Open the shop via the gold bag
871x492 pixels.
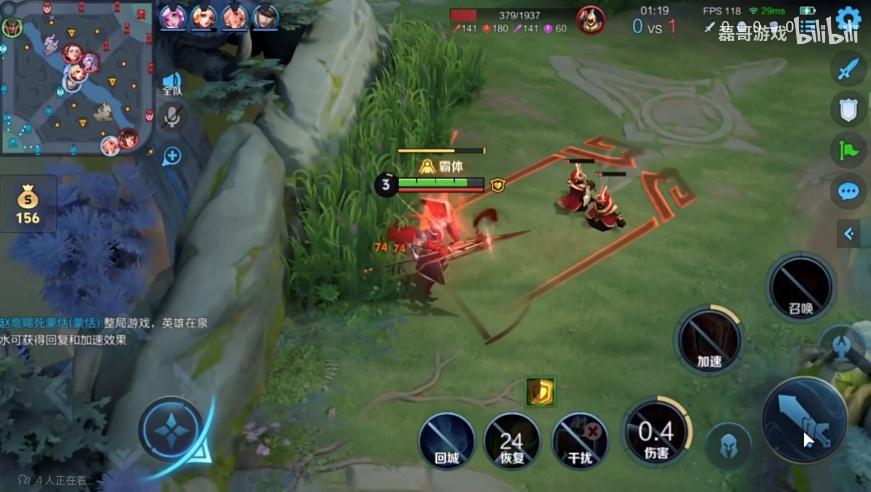(x=27, y=204)
